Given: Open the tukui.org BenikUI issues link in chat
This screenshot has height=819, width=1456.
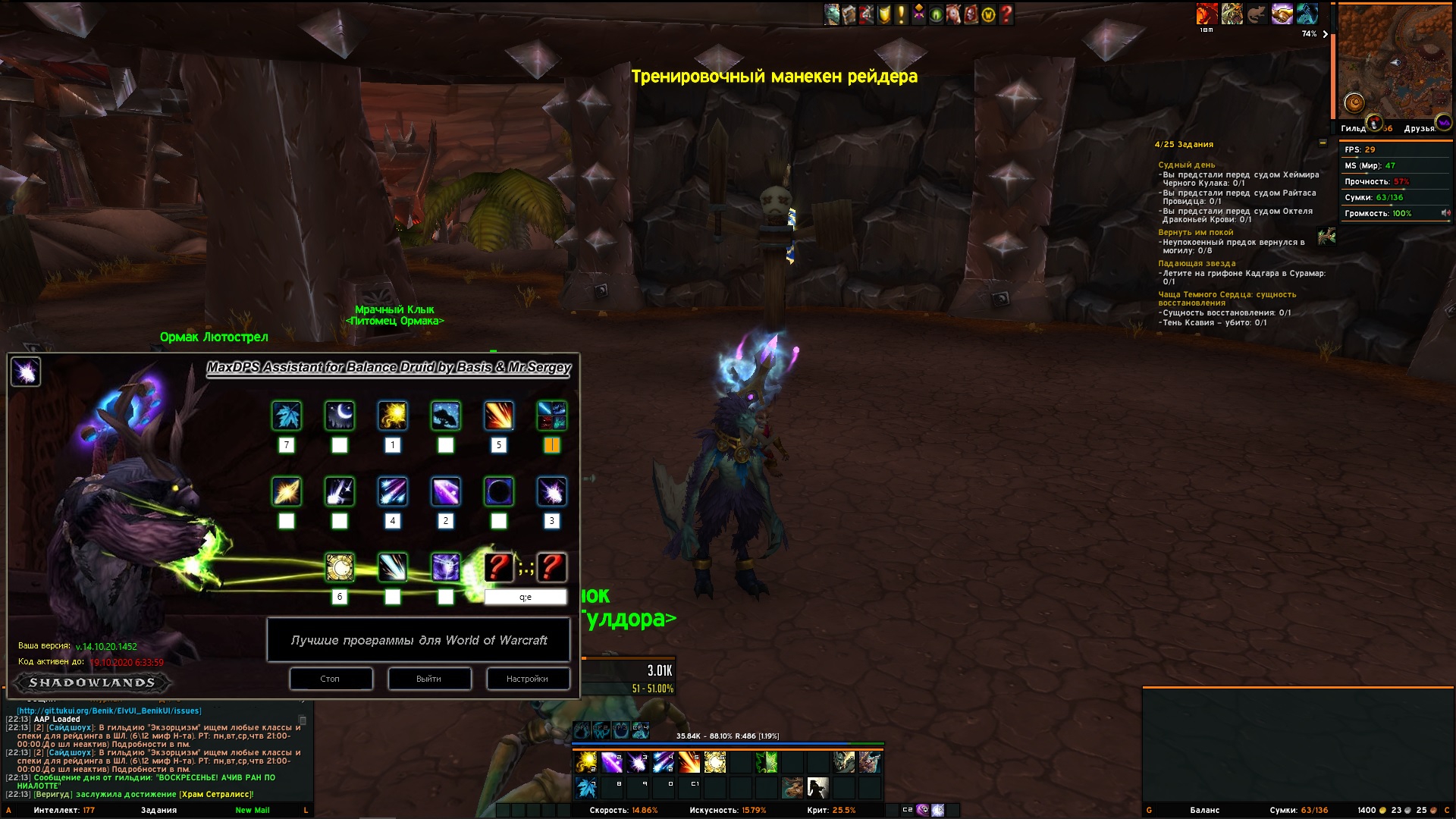Looking at the screenshot, I should pos(109,711).
